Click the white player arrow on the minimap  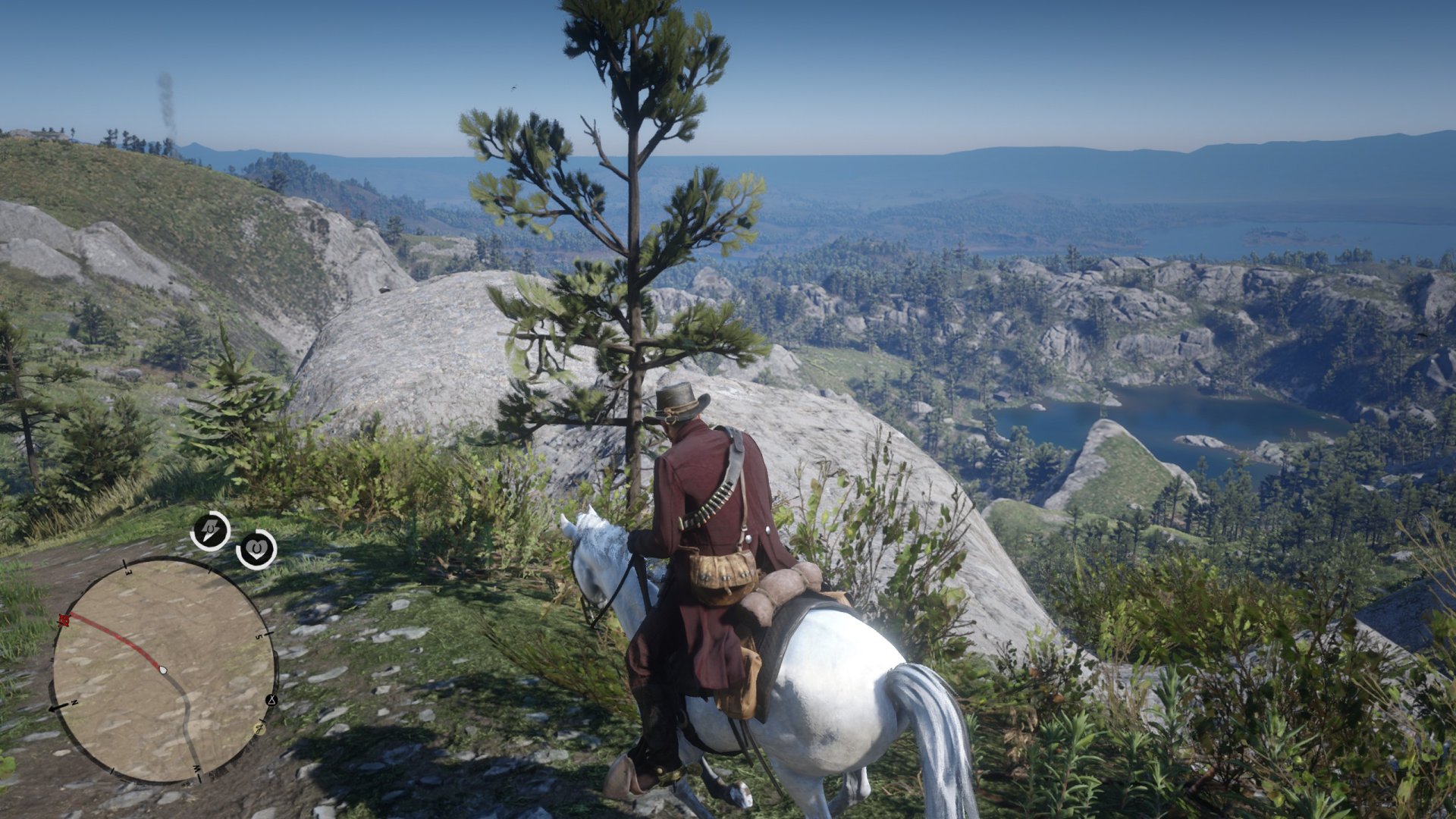tap(163, 670)
